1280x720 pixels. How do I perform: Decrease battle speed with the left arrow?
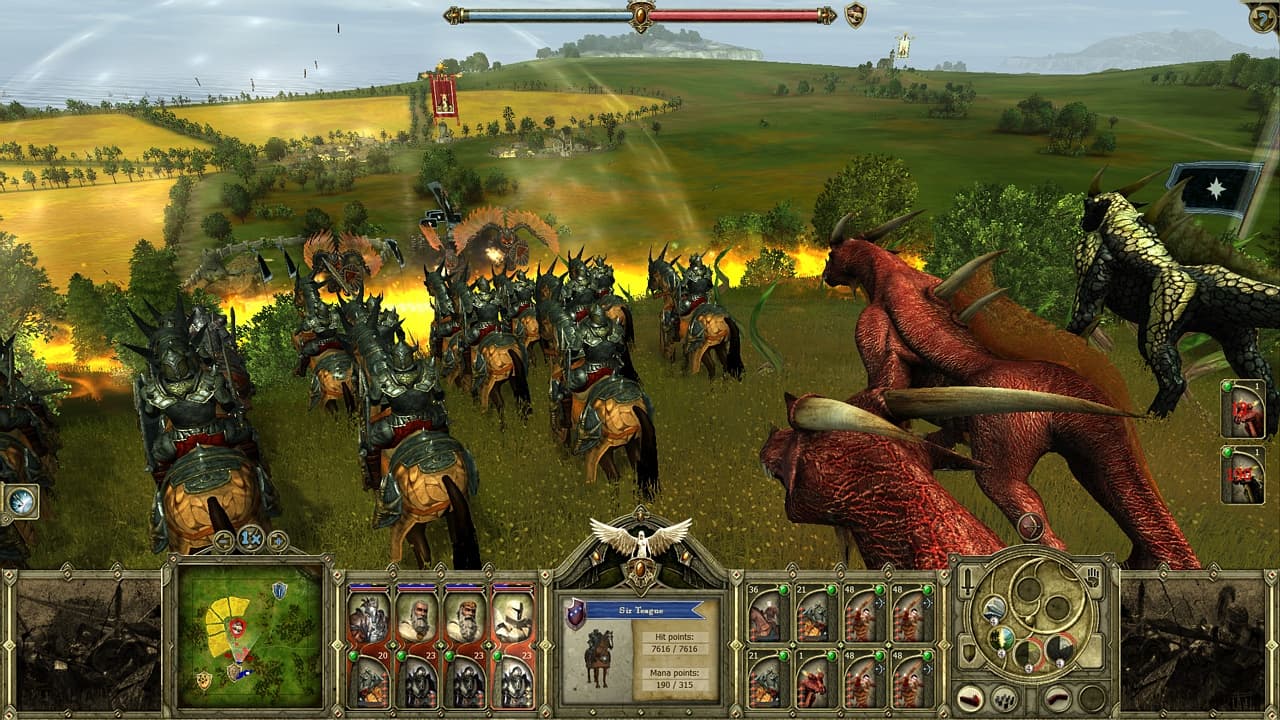pyautogui.click(x=224, y=539)
